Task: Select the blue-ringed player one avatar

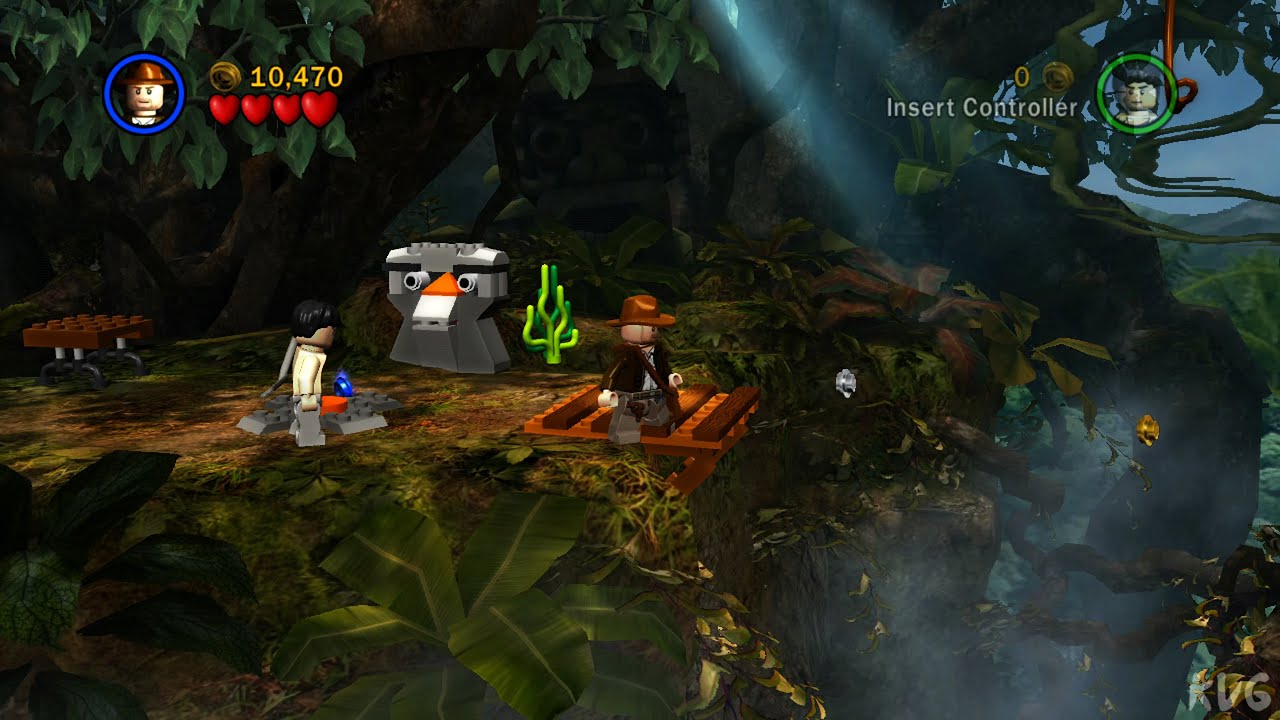Action: point(147,93)
